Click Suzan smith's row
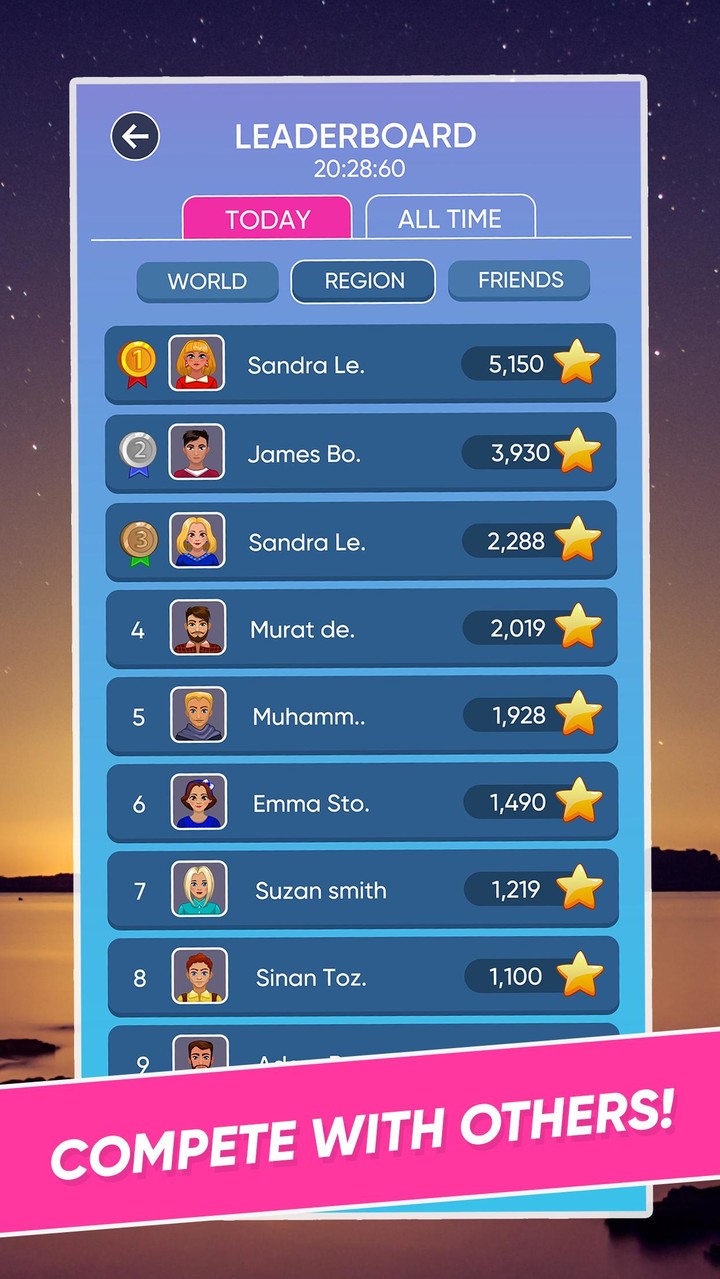The height and width of the screenshot is (1279, 720). [x=360, y=890]
